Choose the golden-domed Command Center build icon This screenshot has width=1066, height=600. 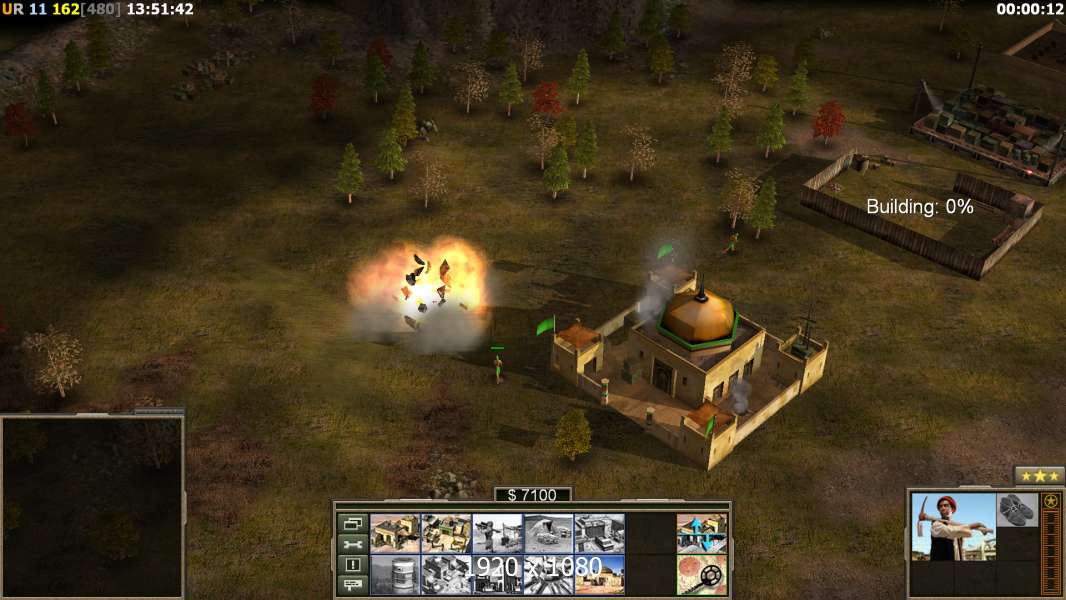coord(598,574)
